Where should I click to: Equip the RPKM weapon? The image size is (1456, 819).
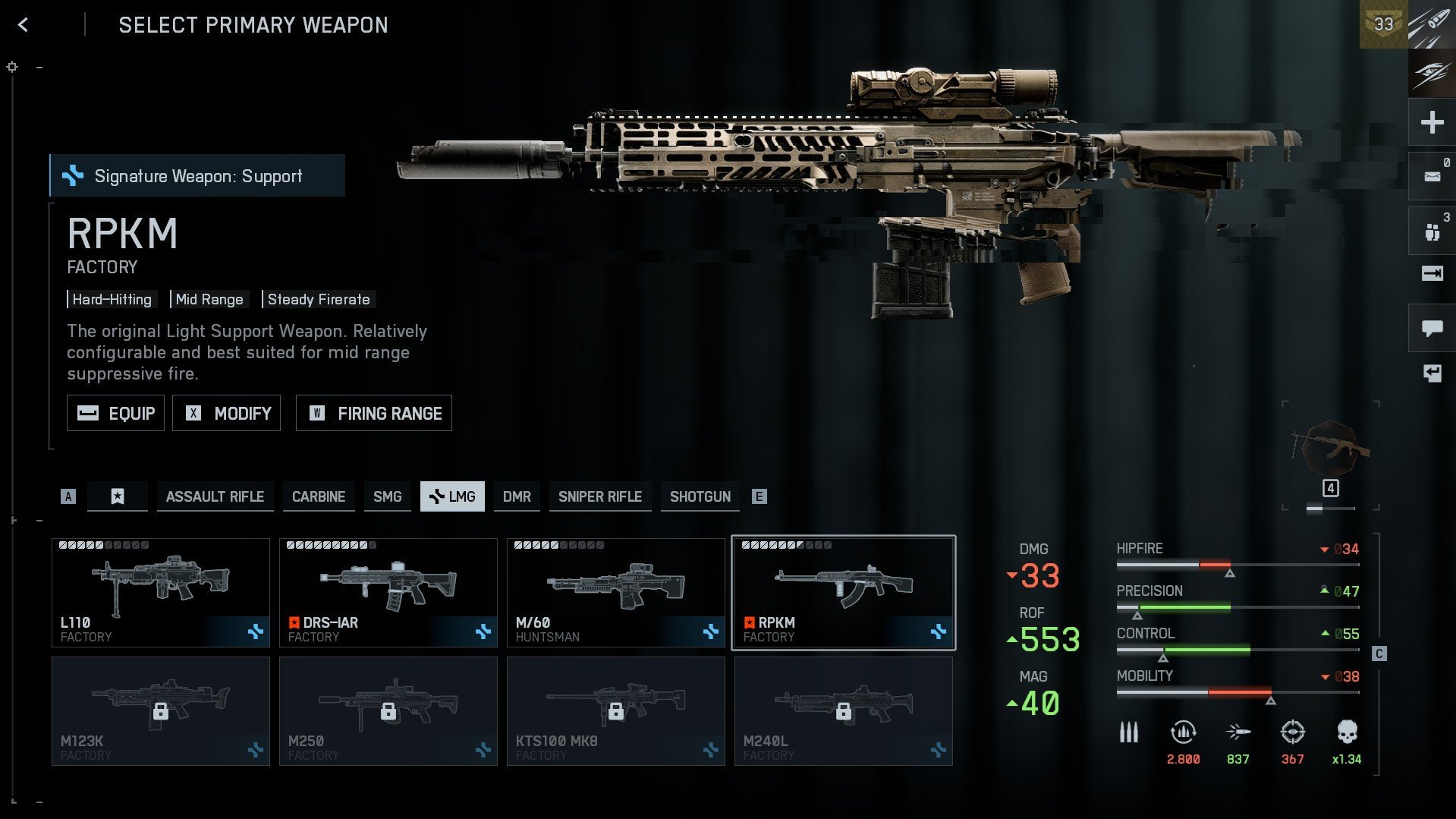coord(115,413)
